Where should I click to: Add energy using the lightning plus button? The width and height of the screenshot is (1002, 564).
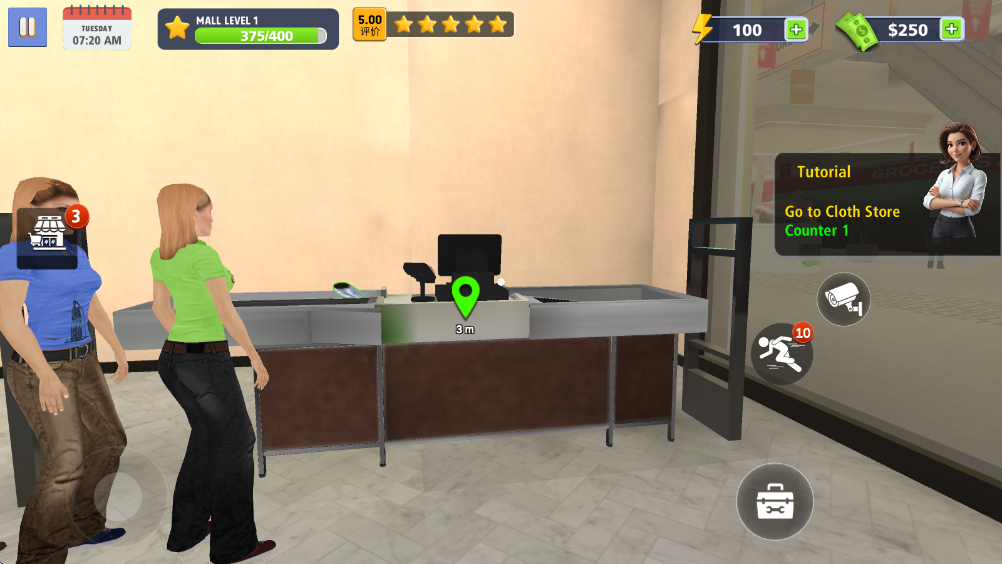point(796,29)
